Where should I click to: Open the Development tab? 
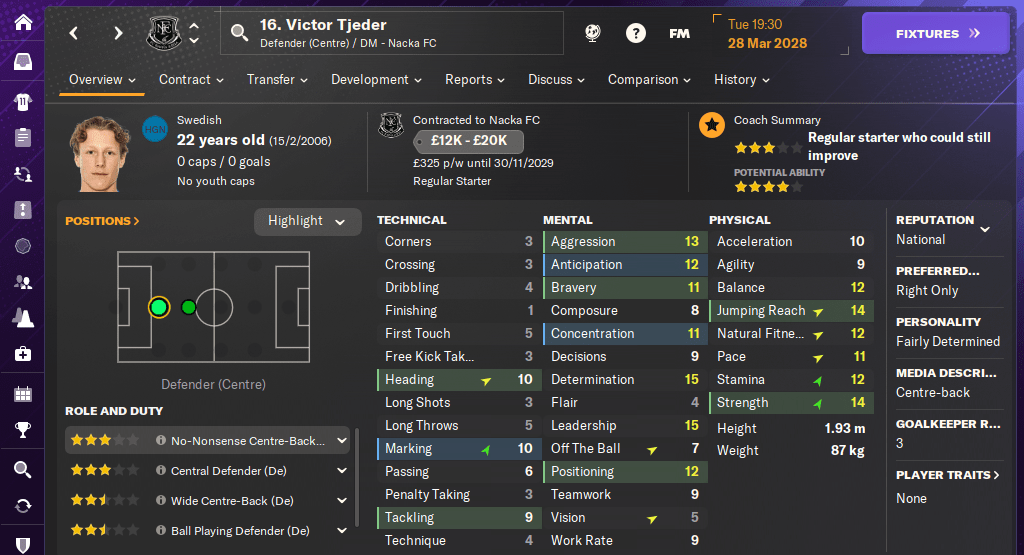(x=376, y=80)
